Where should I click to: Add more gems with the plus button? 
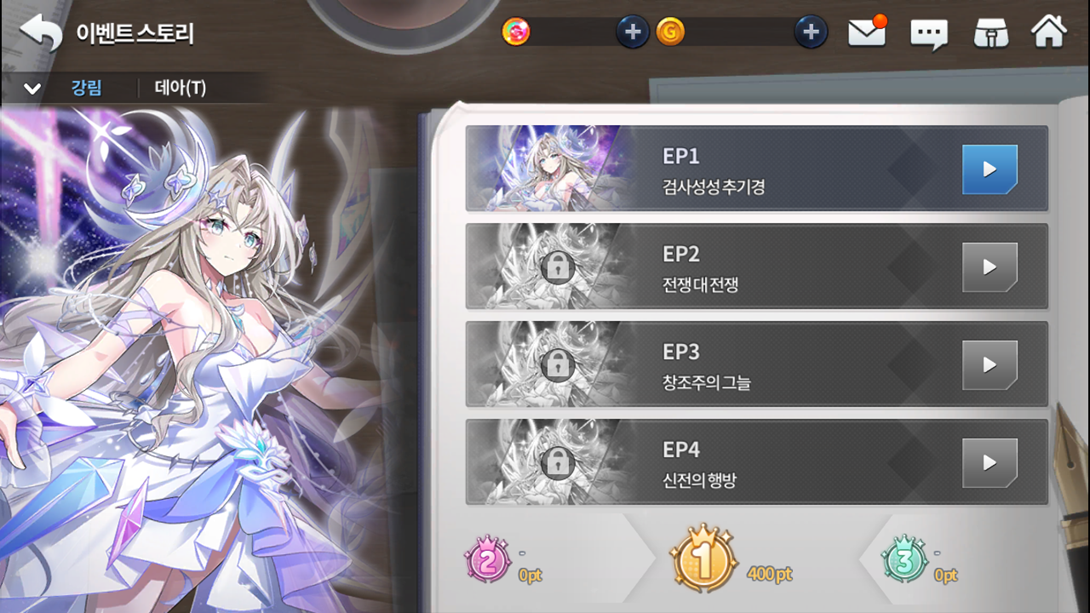tap(631, 33)
